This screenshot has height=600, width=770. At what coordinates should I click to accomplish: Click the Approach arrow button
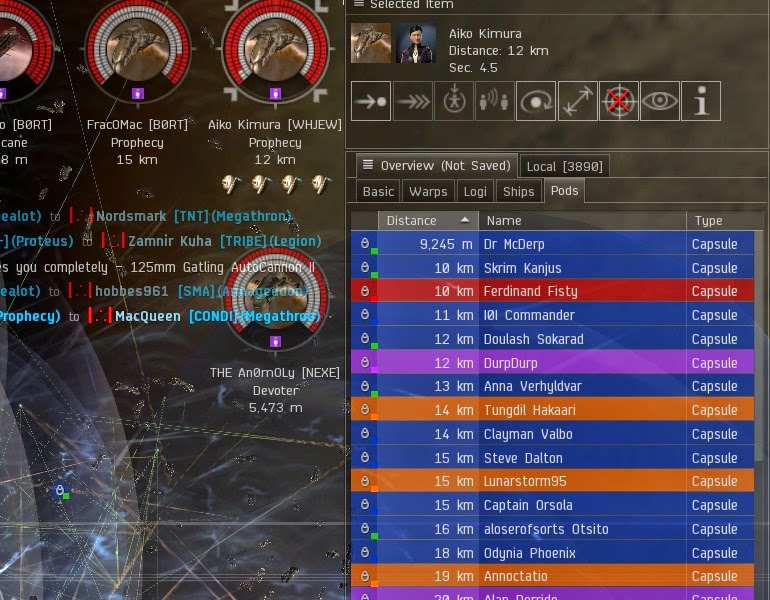click(x=370, y=102)
